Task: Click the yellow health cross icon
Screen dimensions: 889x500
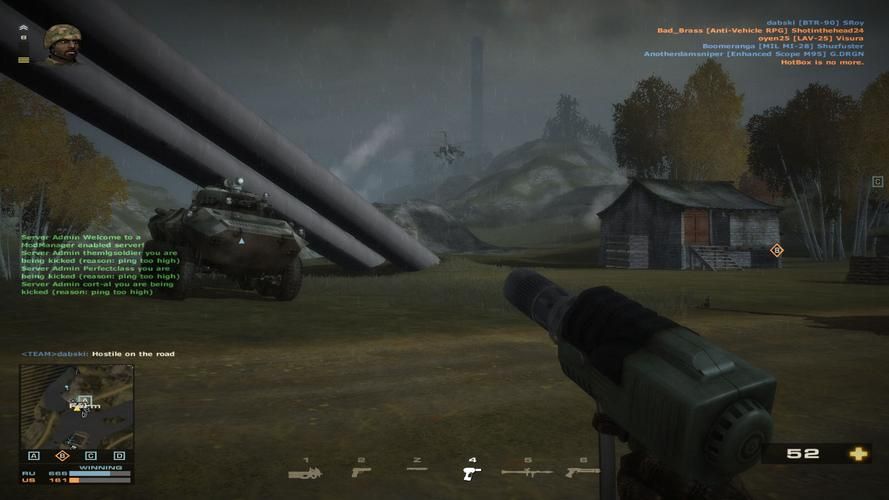Action: click(x=858, y=454)
